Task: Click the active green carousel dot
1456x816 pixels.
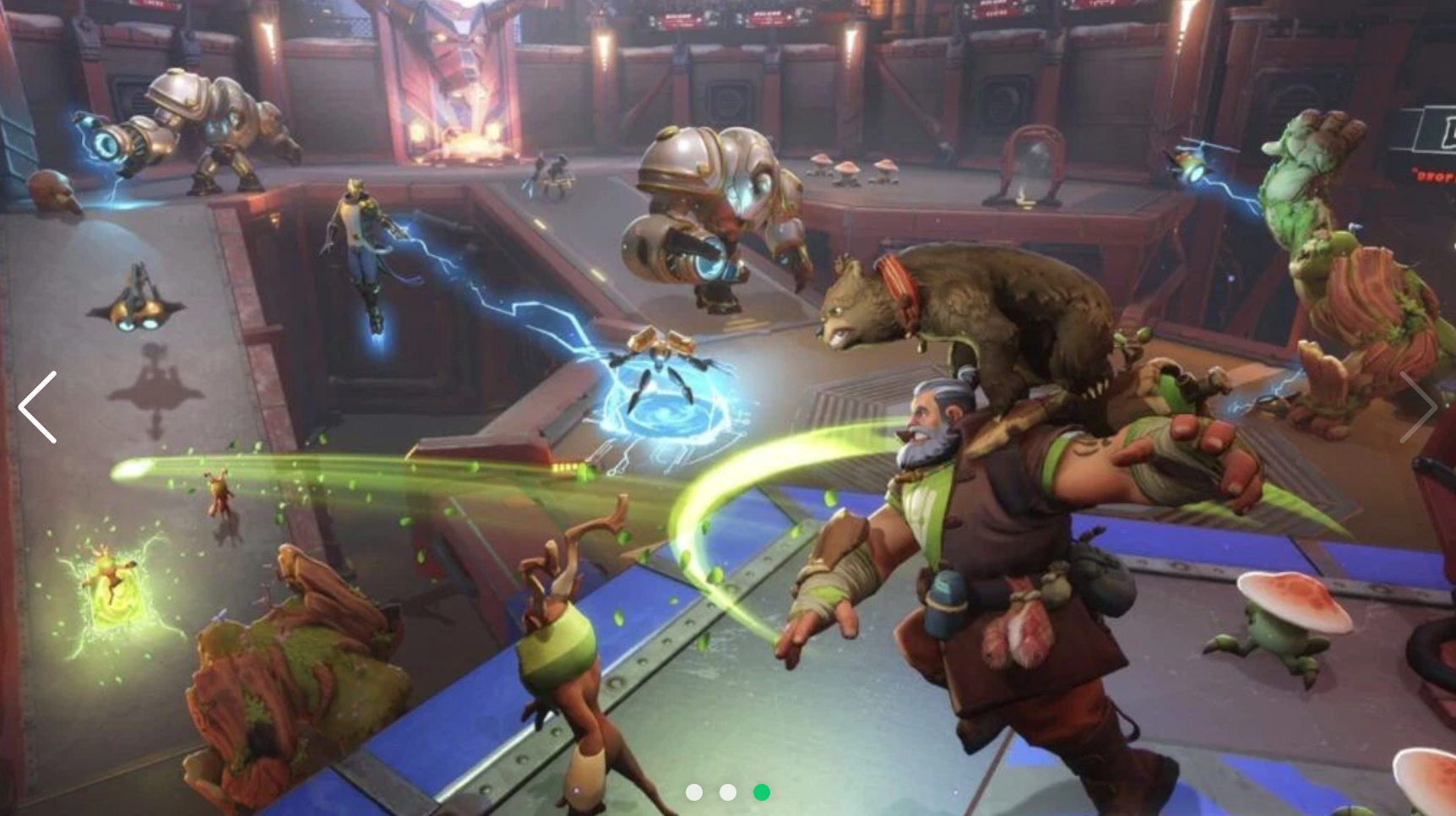Action: [762, 792]
